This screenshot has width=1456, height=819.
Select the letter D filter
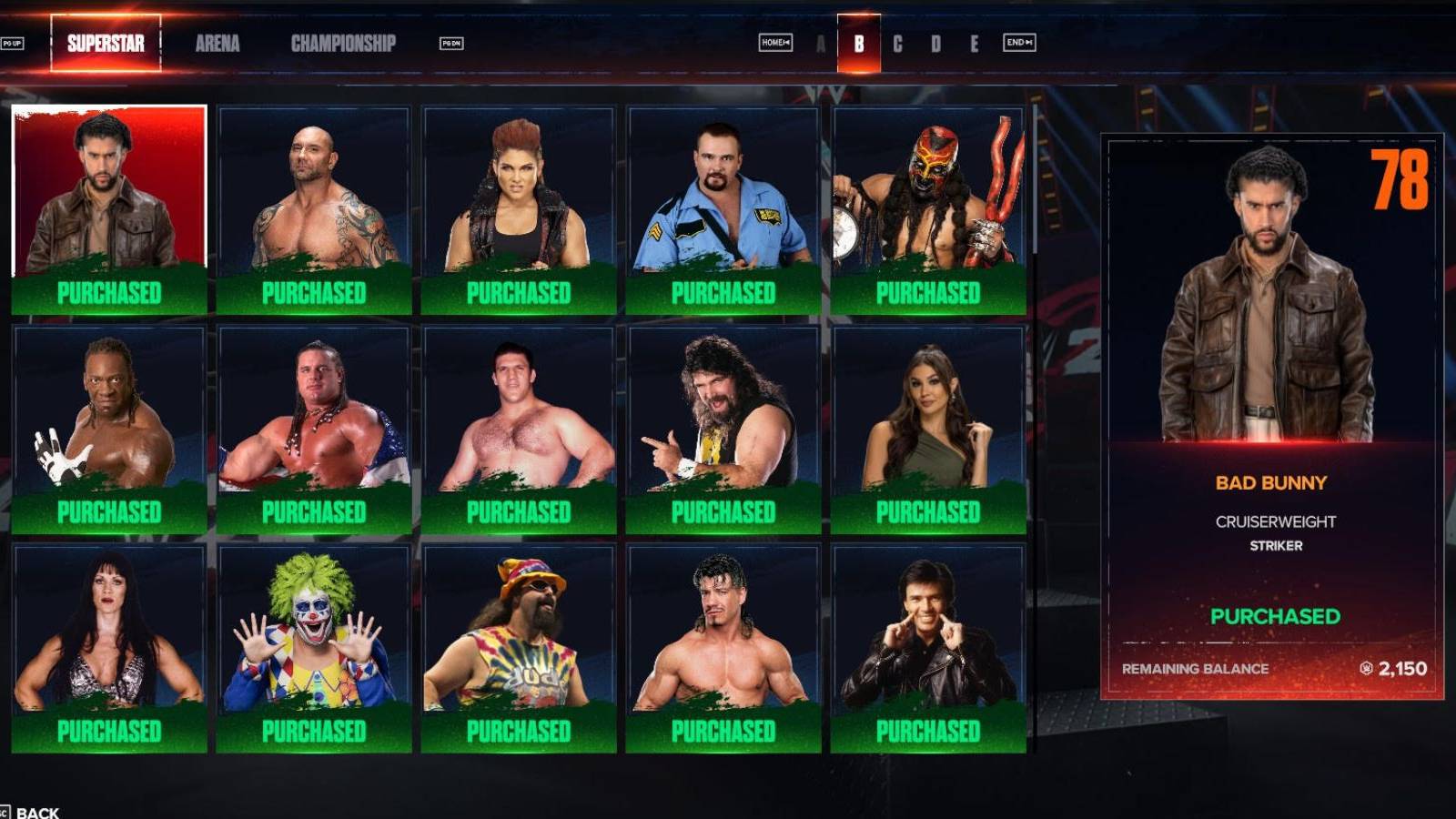[x=935, y=42]
